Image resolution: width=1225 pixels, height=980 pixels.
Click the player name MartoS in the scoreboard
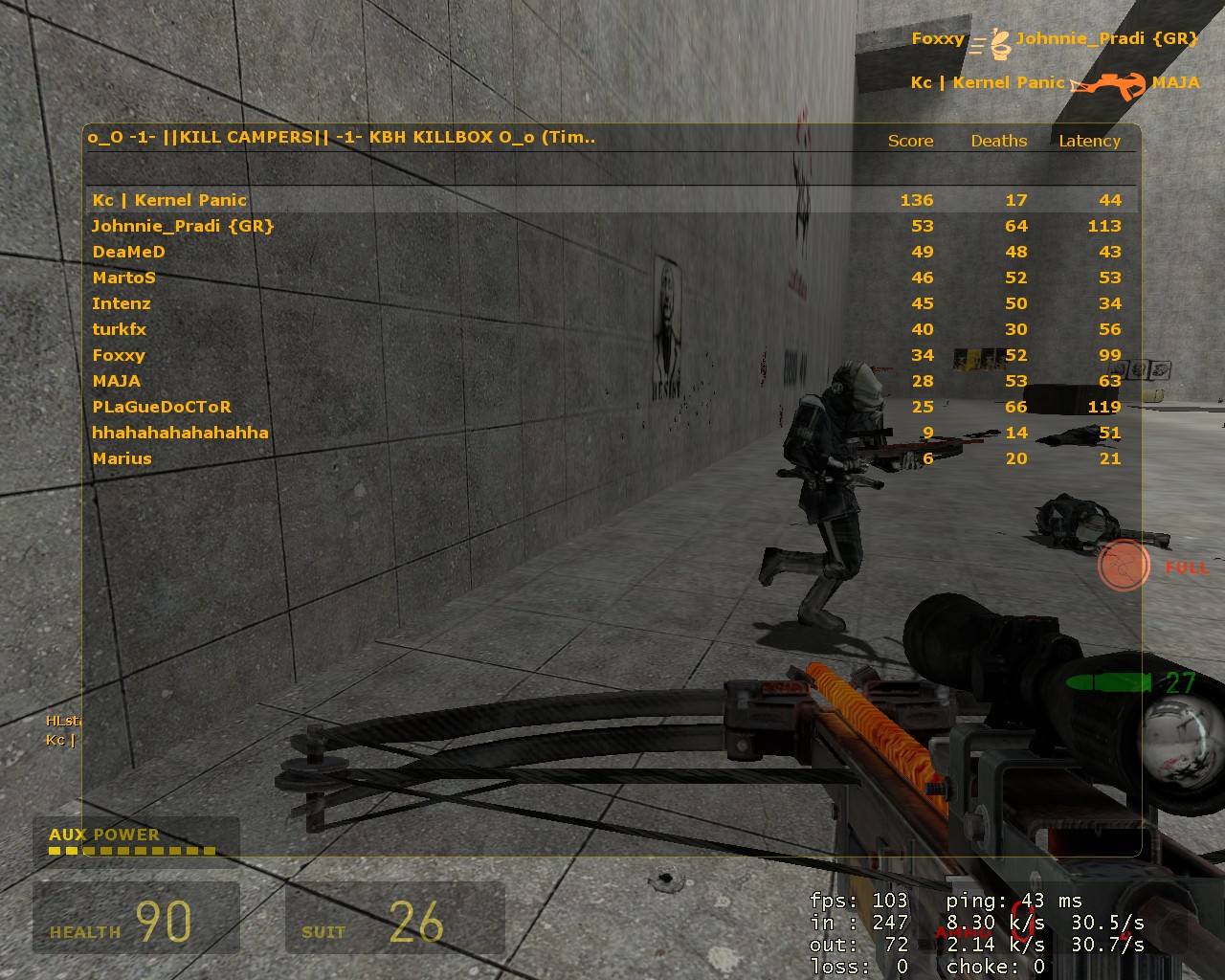(124, 278)
